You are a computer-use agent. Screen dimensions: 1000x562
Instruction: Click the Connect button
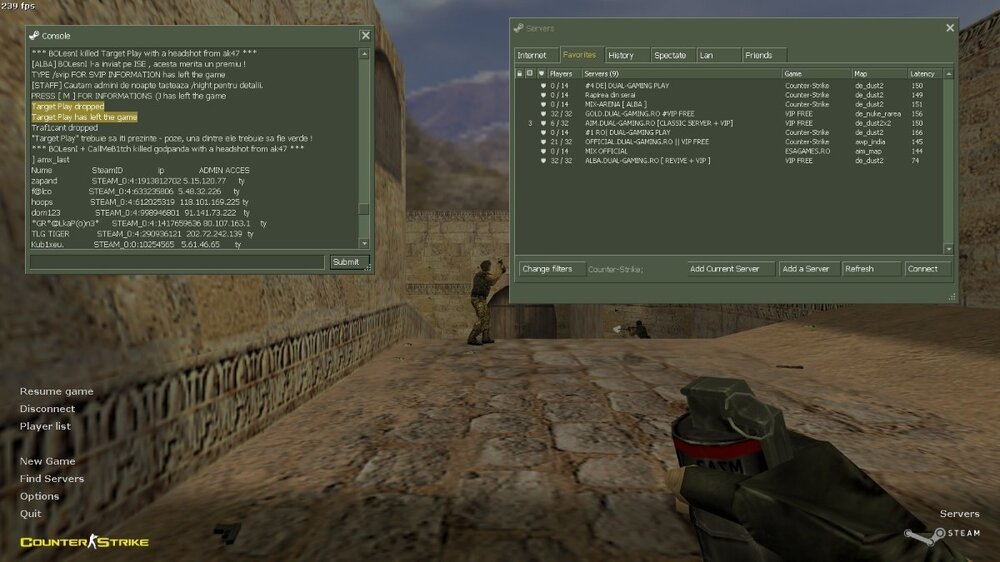[922, 269]
